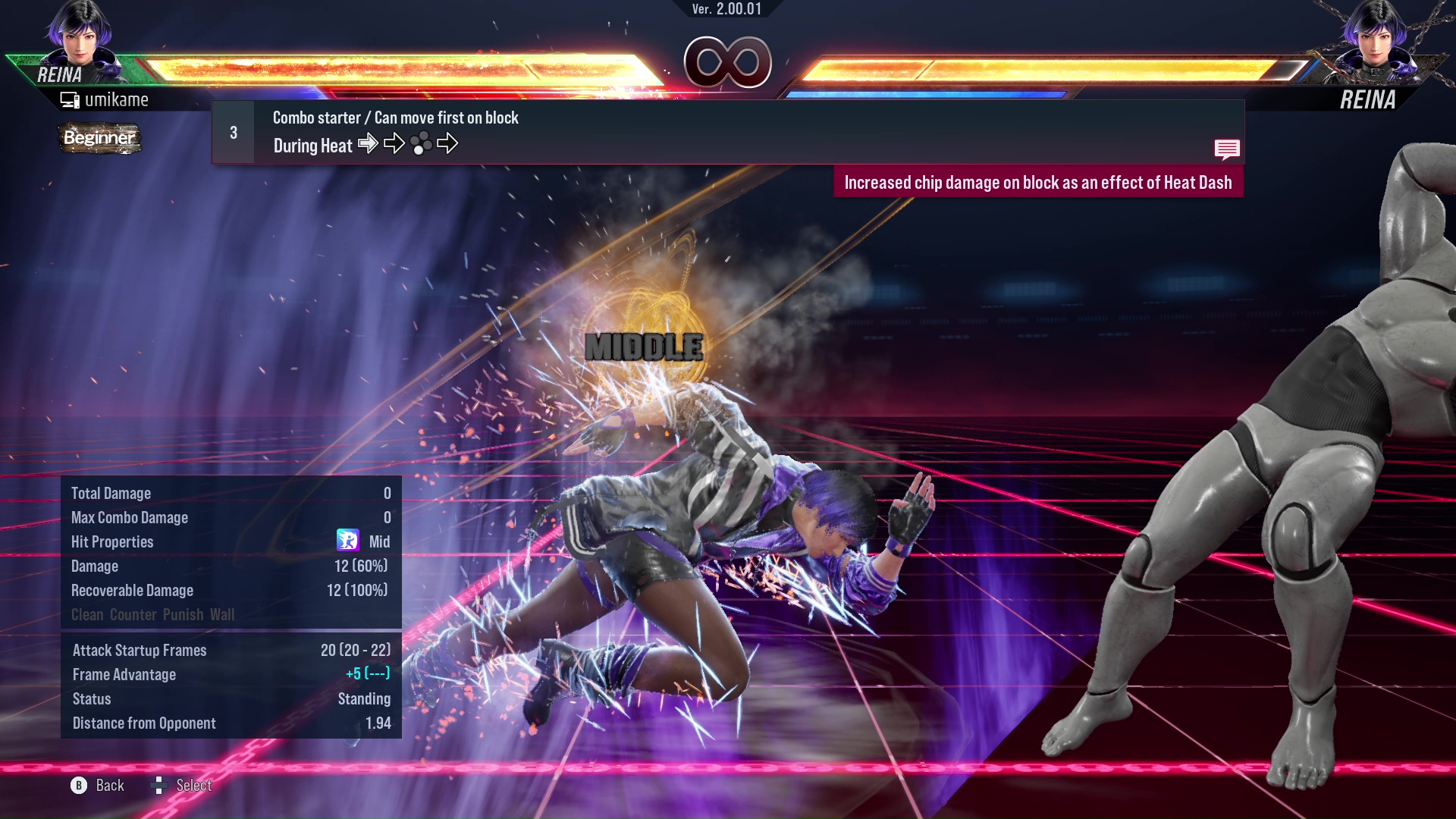The image size is (1456, 819).
Task: Expand combo step 3 details
Action: pos(232,131)
